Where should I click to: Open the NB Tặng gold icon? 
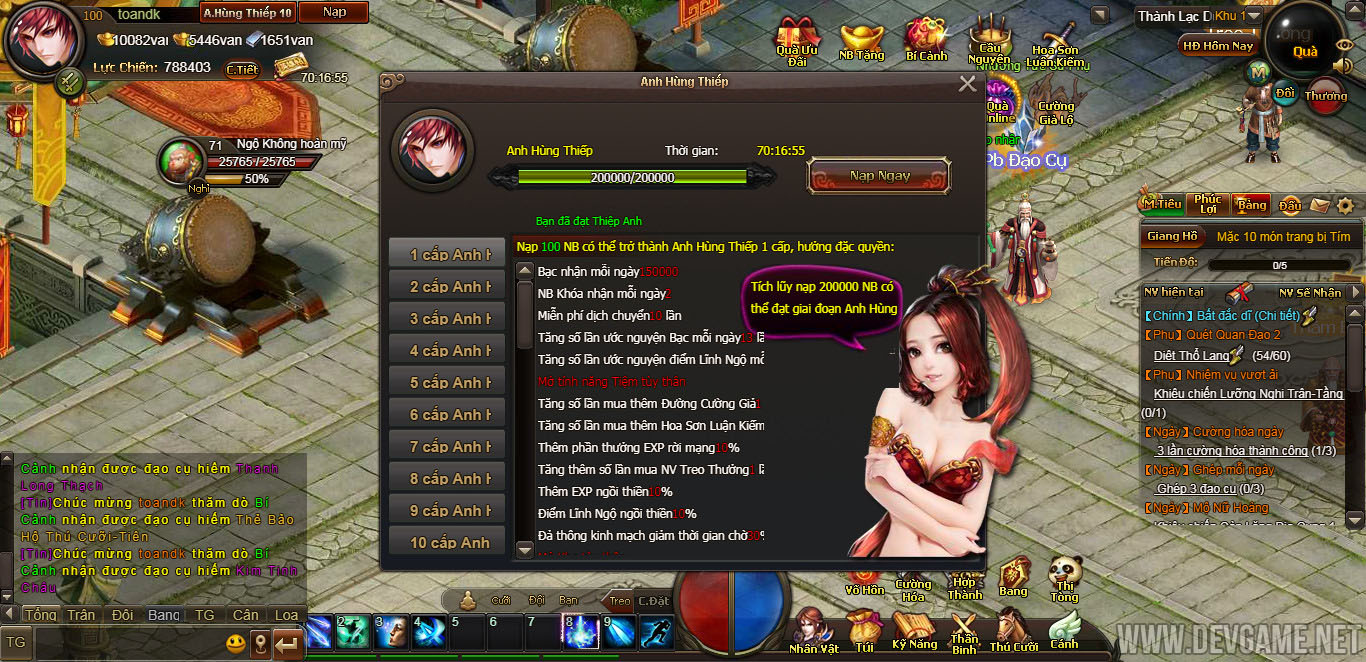[861, 40]
